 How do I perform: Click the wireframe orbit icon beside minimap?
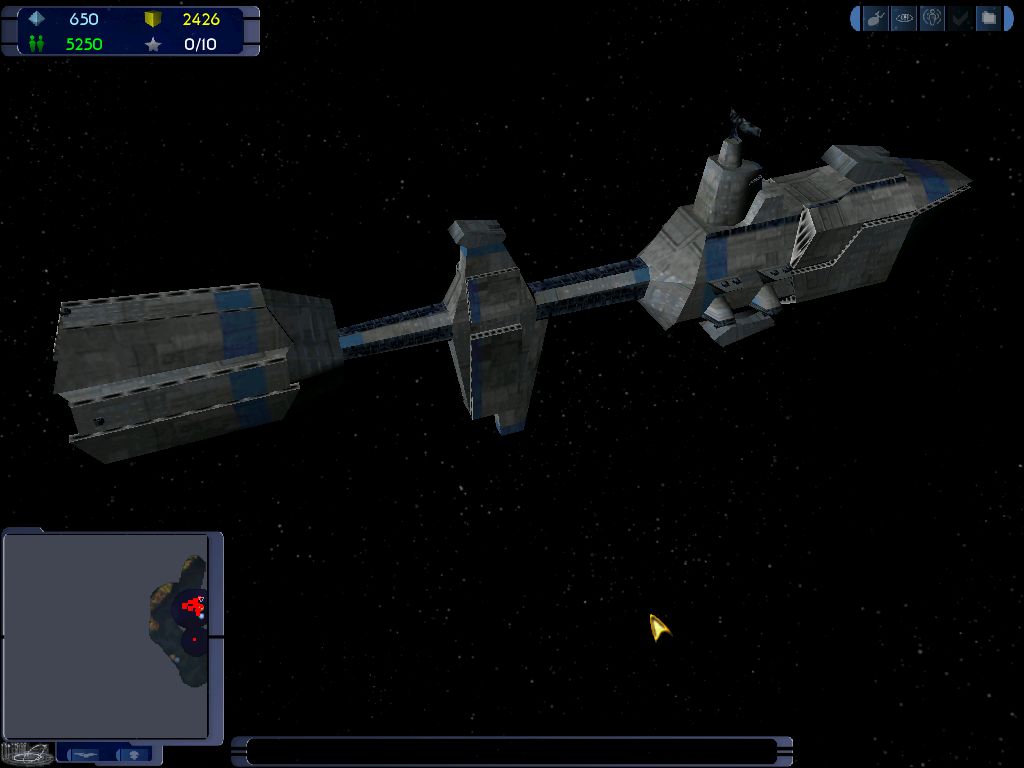pyautogui.click(x=27, y=752)
